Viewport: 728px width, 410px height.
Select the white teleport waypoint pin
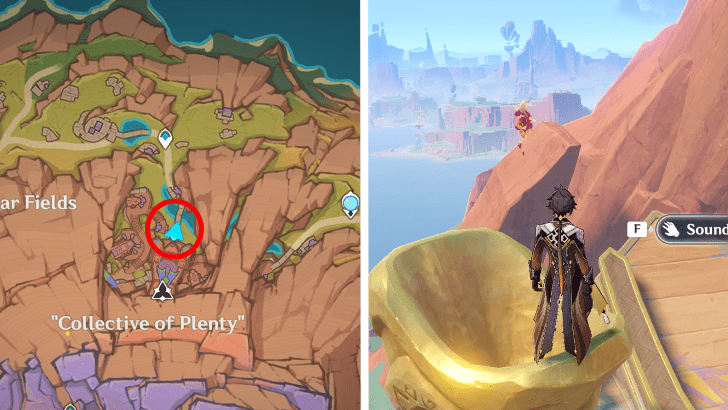165,138
